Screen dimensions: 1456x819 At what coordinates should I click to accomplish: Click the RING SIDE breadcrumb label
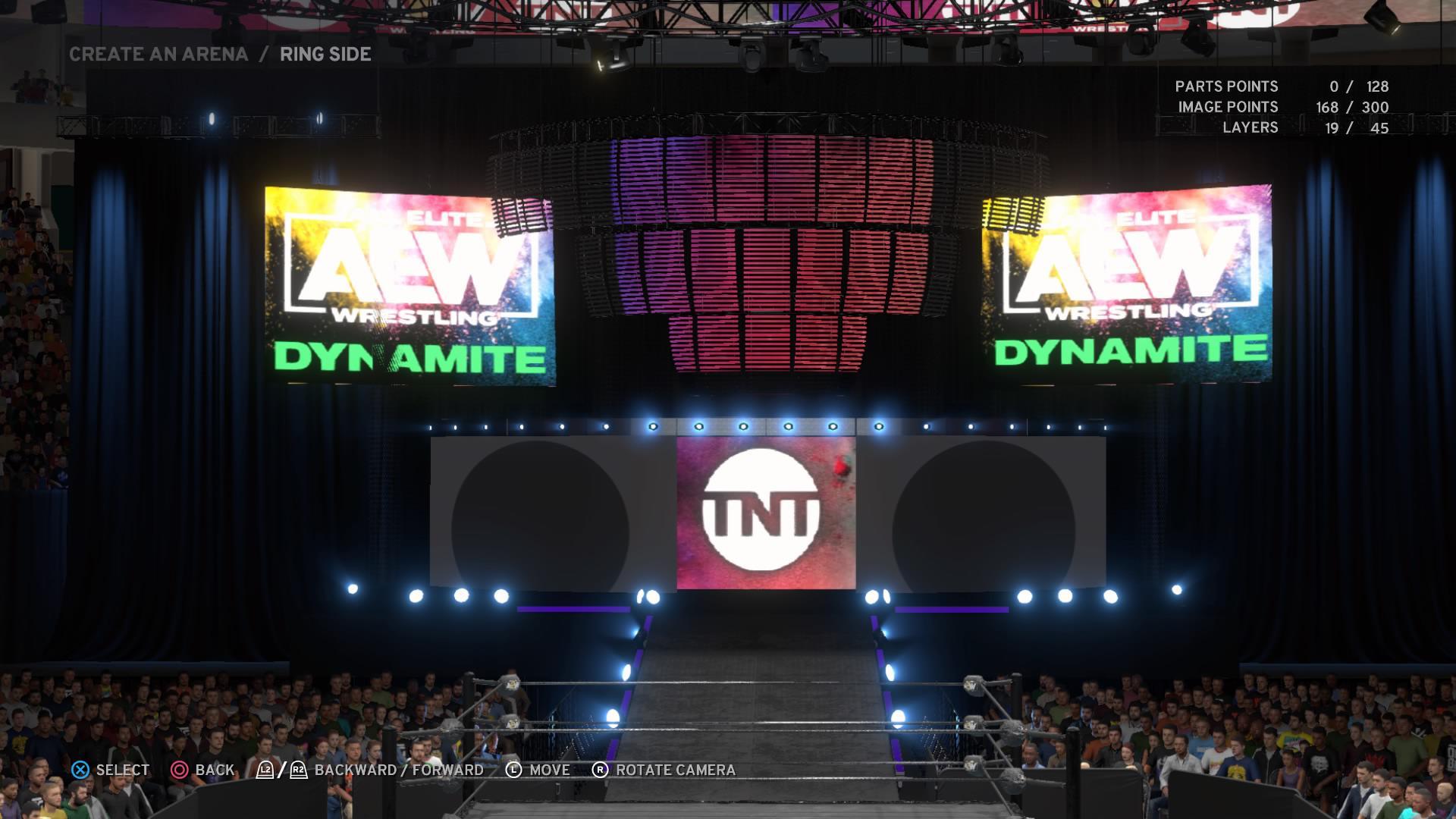[x=325, y=54]
